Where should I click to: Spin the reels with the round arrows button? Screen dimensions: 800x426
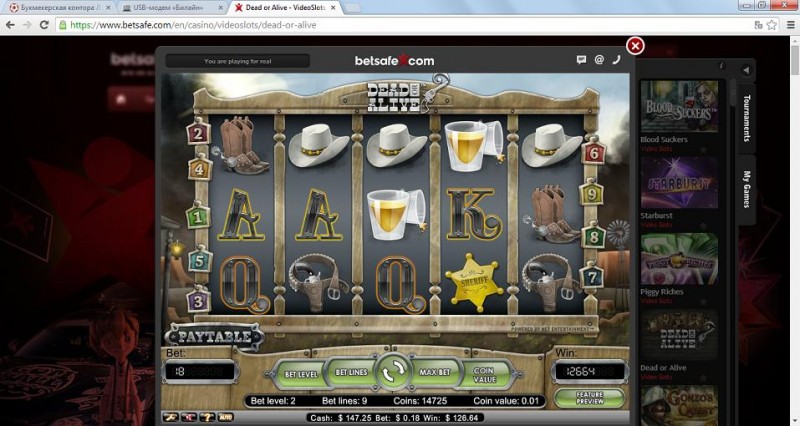[x=393, y=372]
